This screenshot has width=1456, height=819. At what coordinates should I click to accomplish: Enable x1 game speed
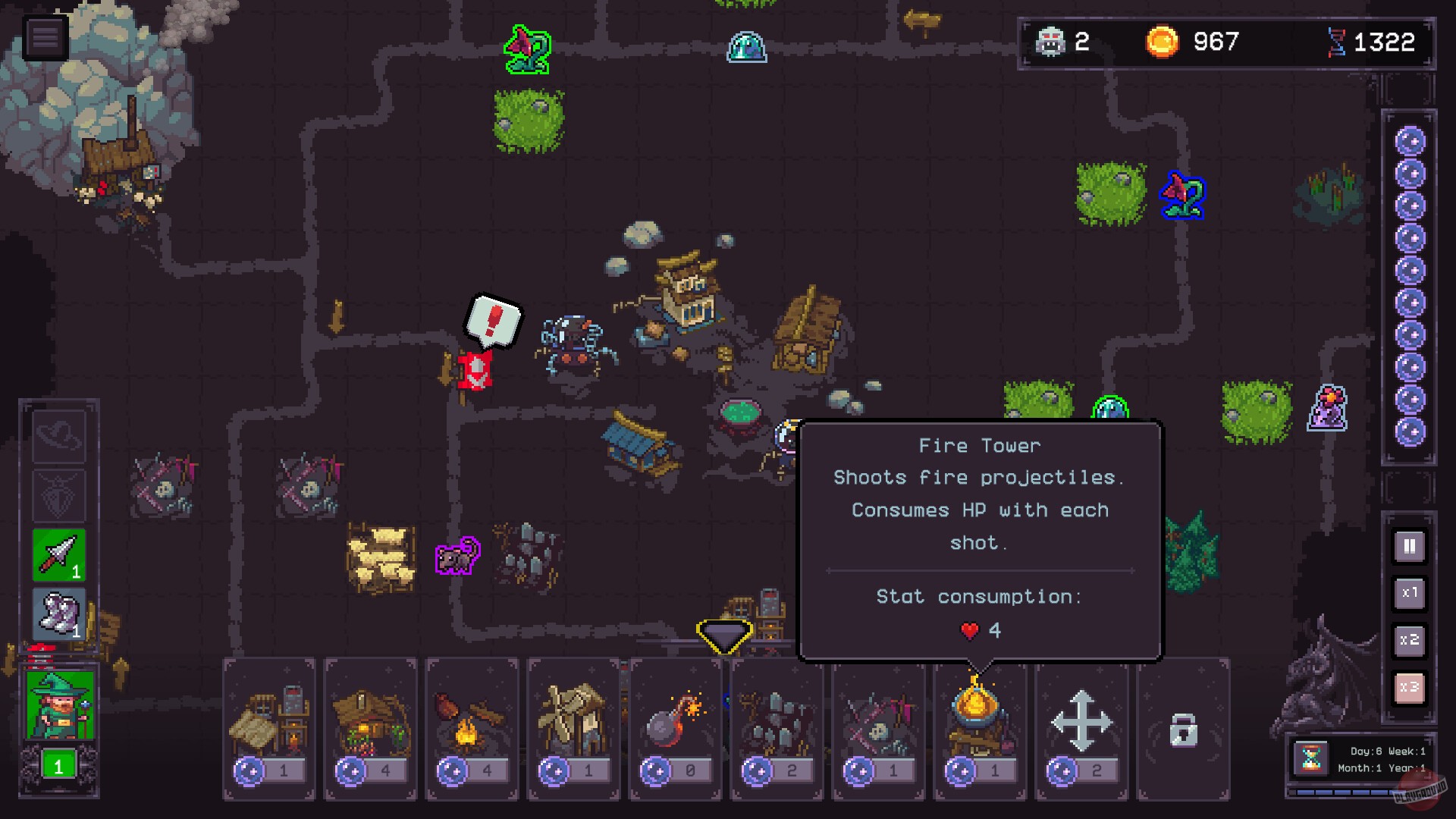click(1409, 594)
